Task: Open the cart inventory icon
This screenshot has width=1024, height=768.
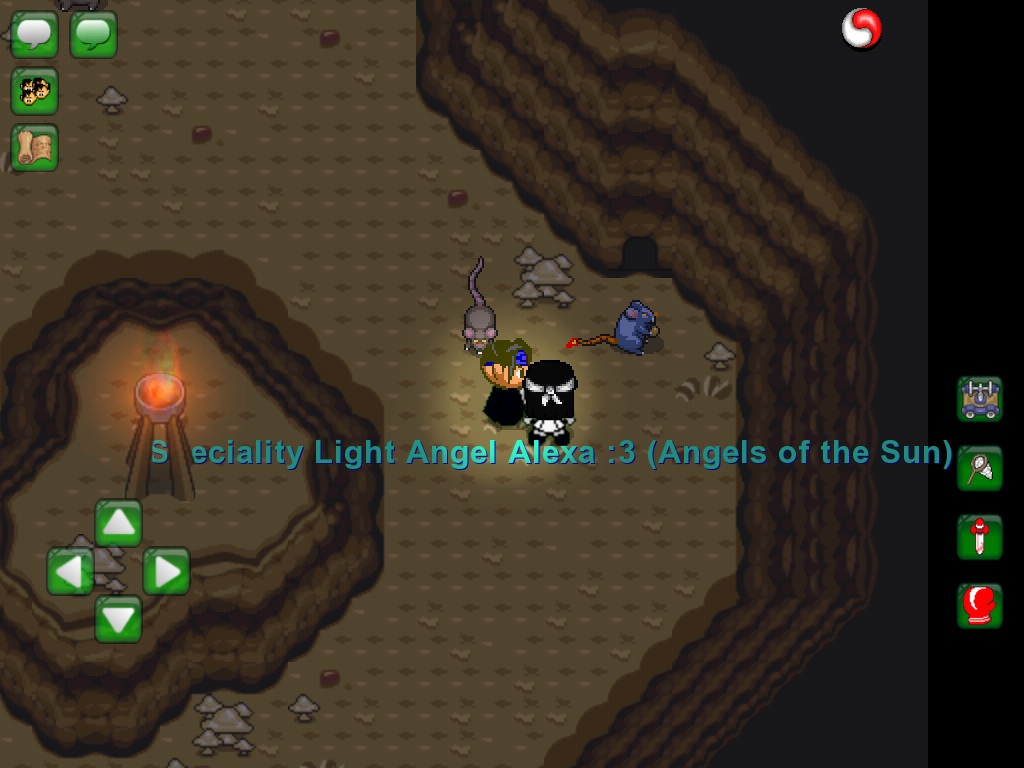Action: [979, 399]
